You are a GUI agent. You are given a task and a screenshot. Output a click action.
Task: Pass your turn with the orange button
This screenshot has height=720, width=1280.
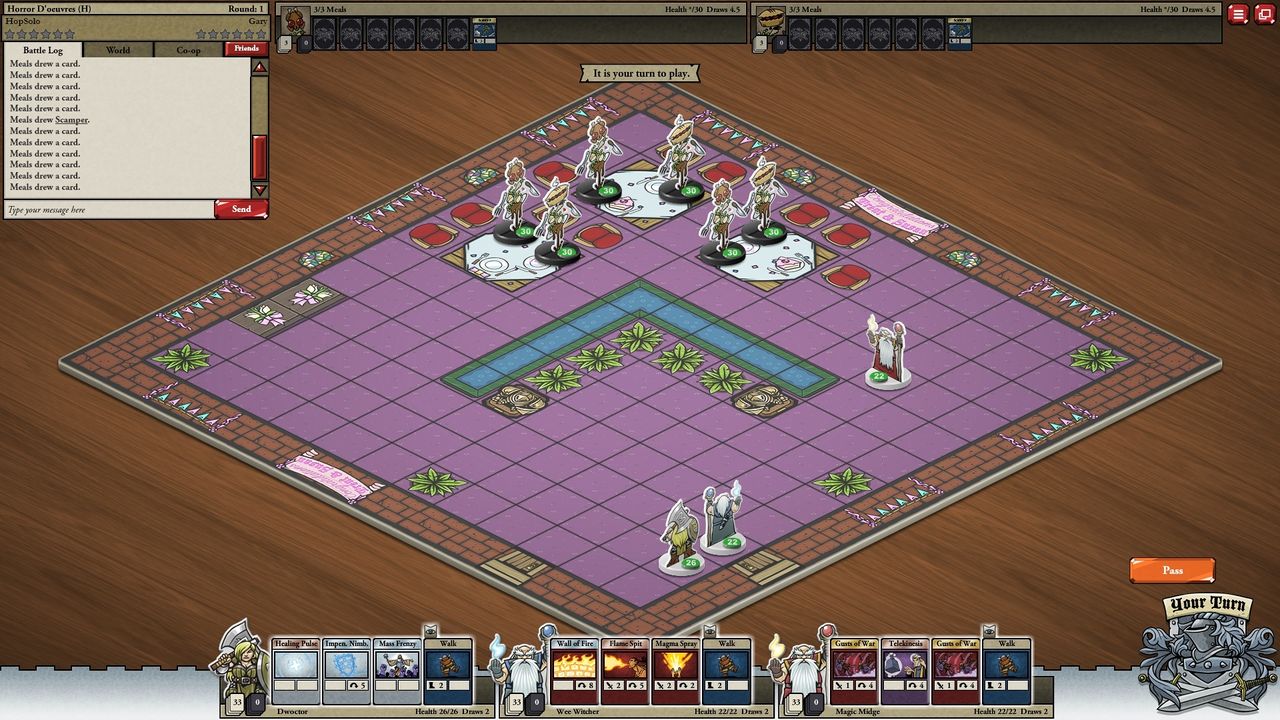1172,570
